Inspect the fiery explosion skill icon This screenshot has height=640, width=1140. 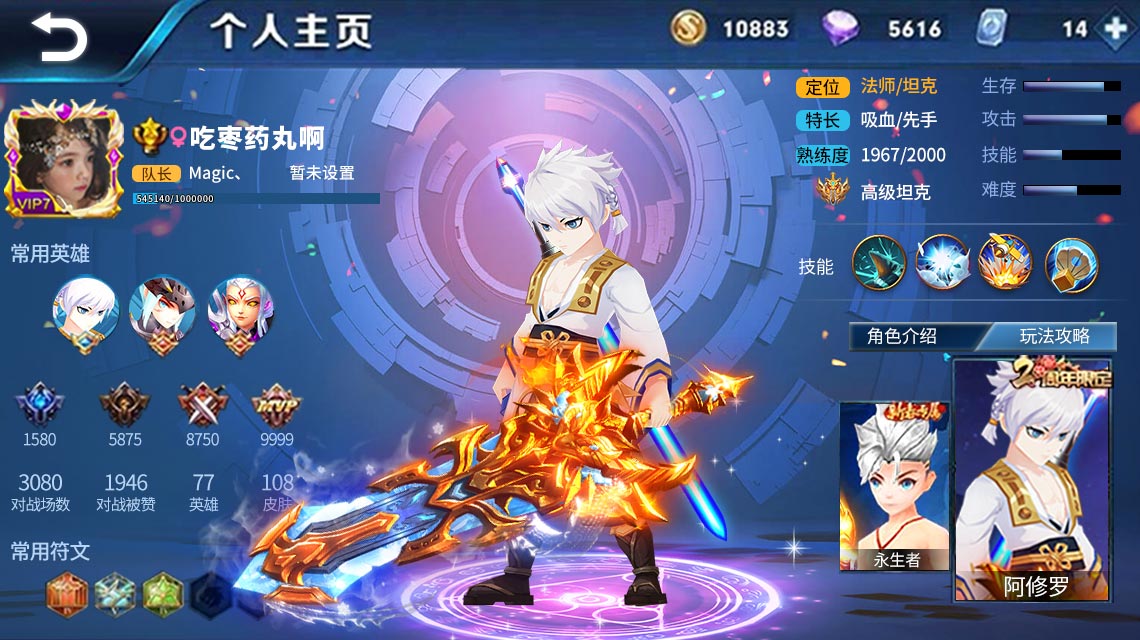[1005, 264]
